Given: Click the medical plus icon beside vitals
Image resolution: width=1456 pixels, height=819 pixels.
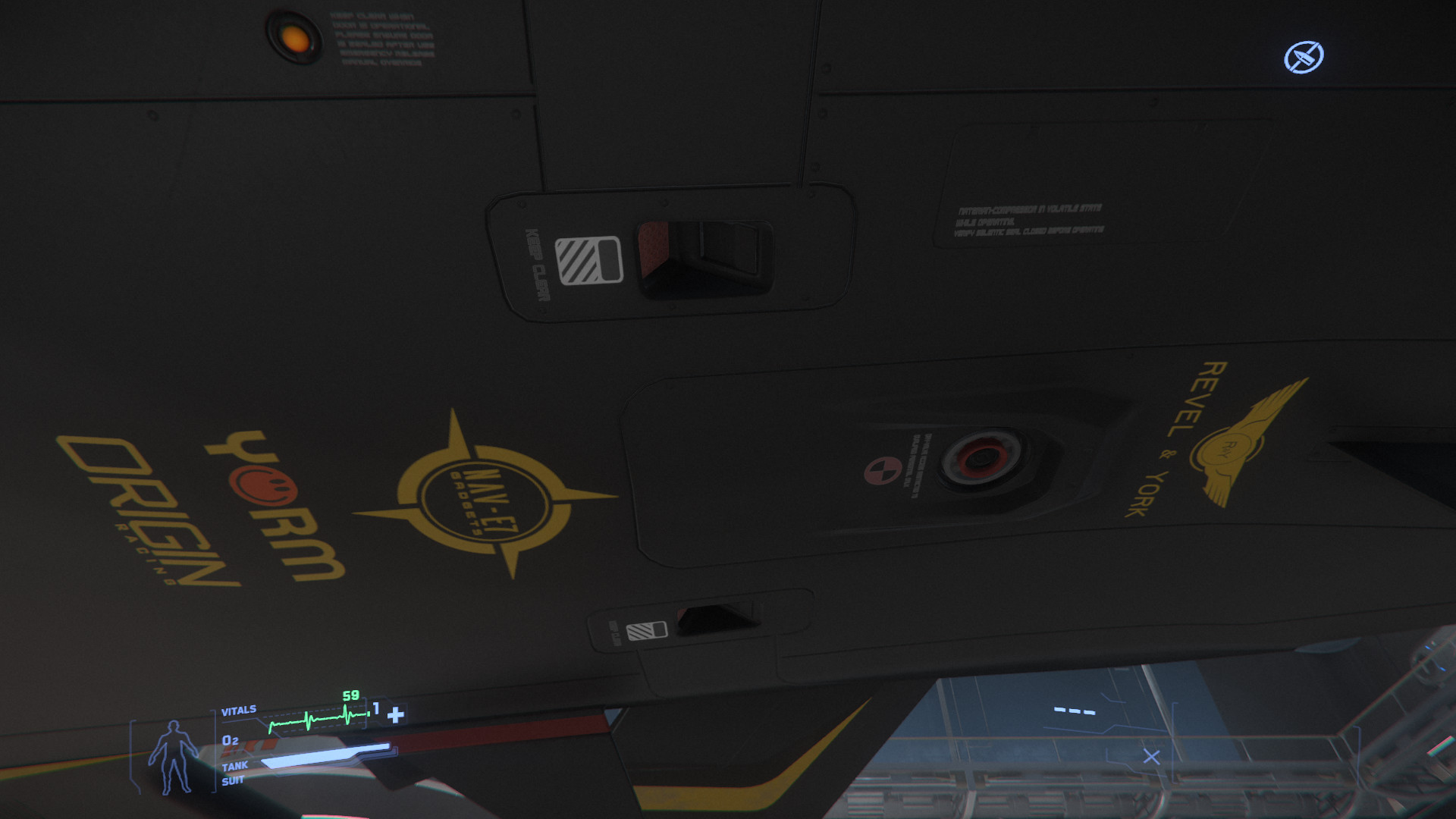Looking at the screenshot, I should click(395, 715).
